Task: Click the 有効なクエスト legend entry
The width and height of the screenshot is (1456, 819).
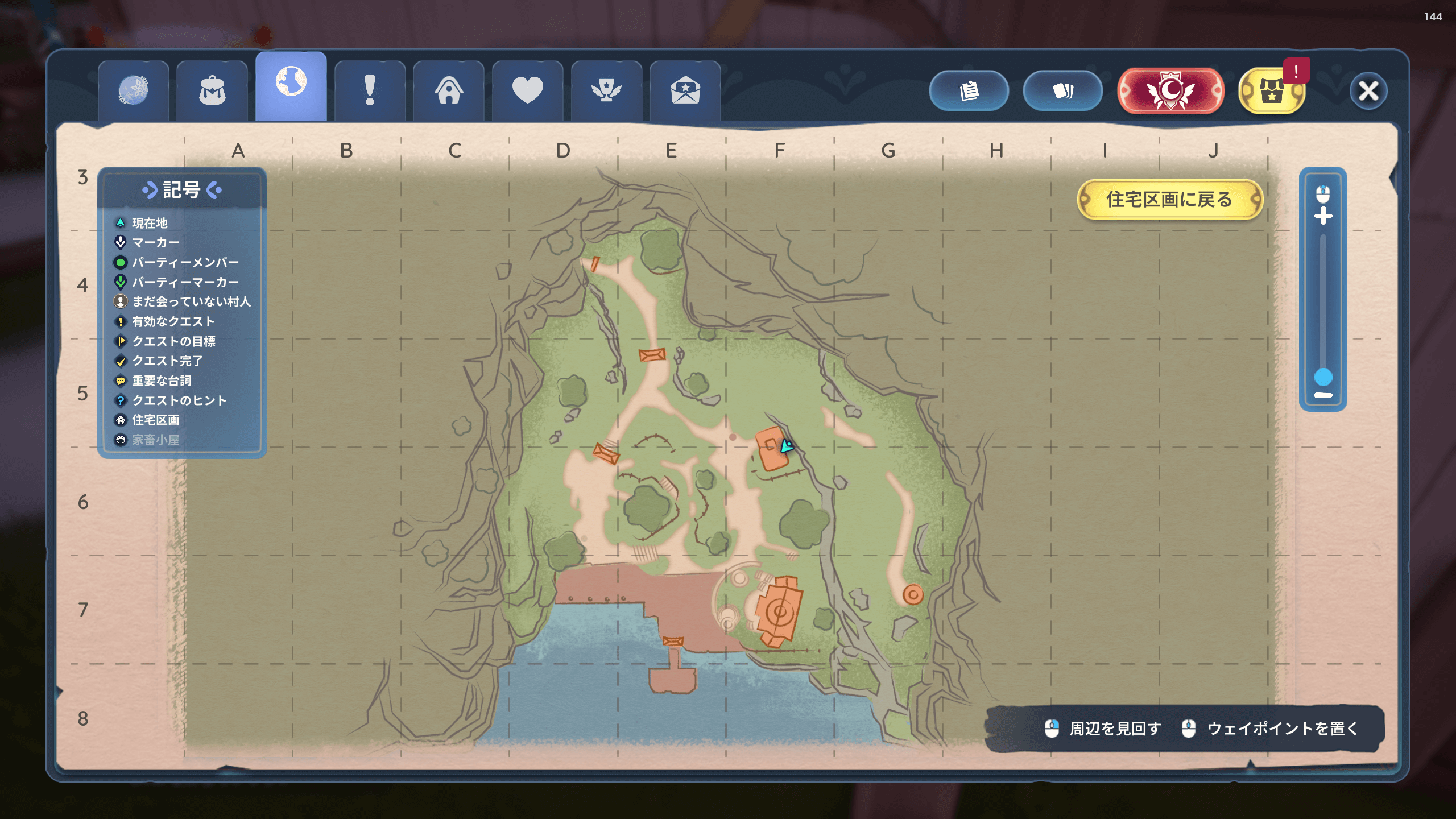Action: coord(173,322)
